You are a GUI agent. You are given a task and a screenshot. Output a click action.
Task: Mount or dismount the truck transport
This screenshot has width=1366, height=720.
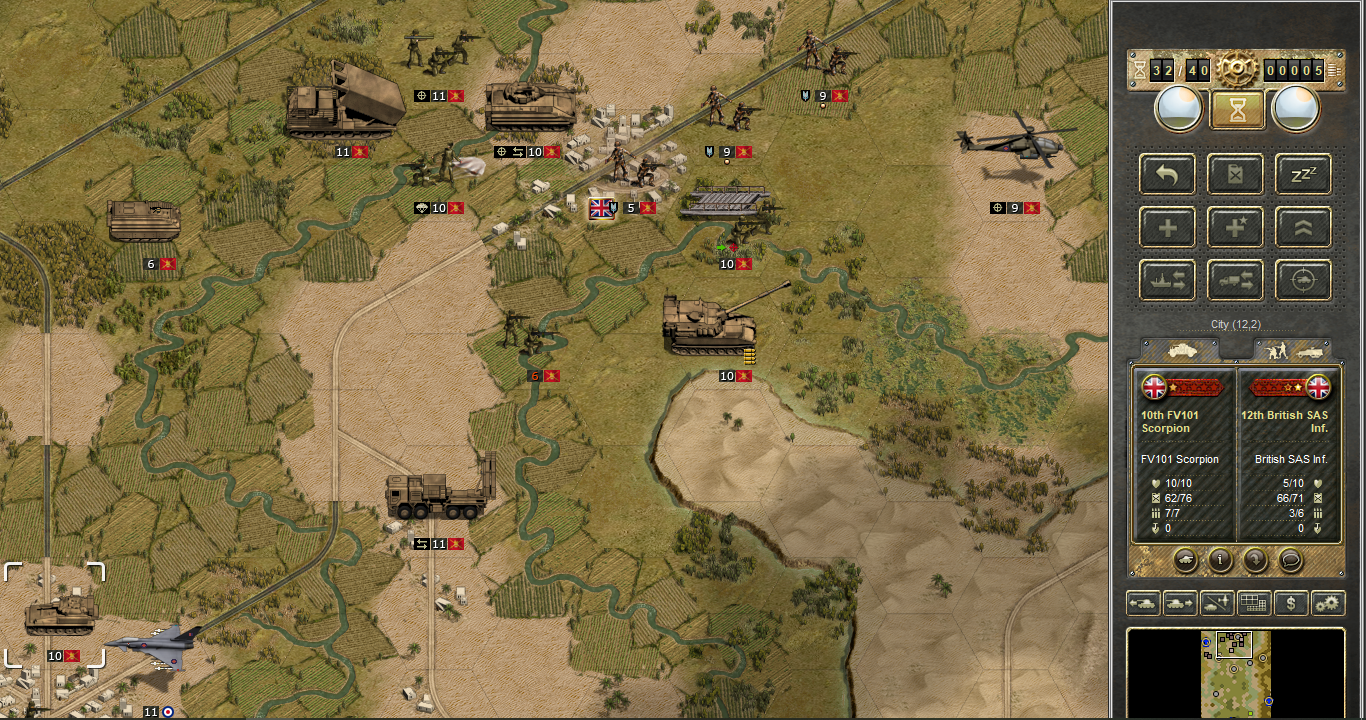click(1235, 282)
